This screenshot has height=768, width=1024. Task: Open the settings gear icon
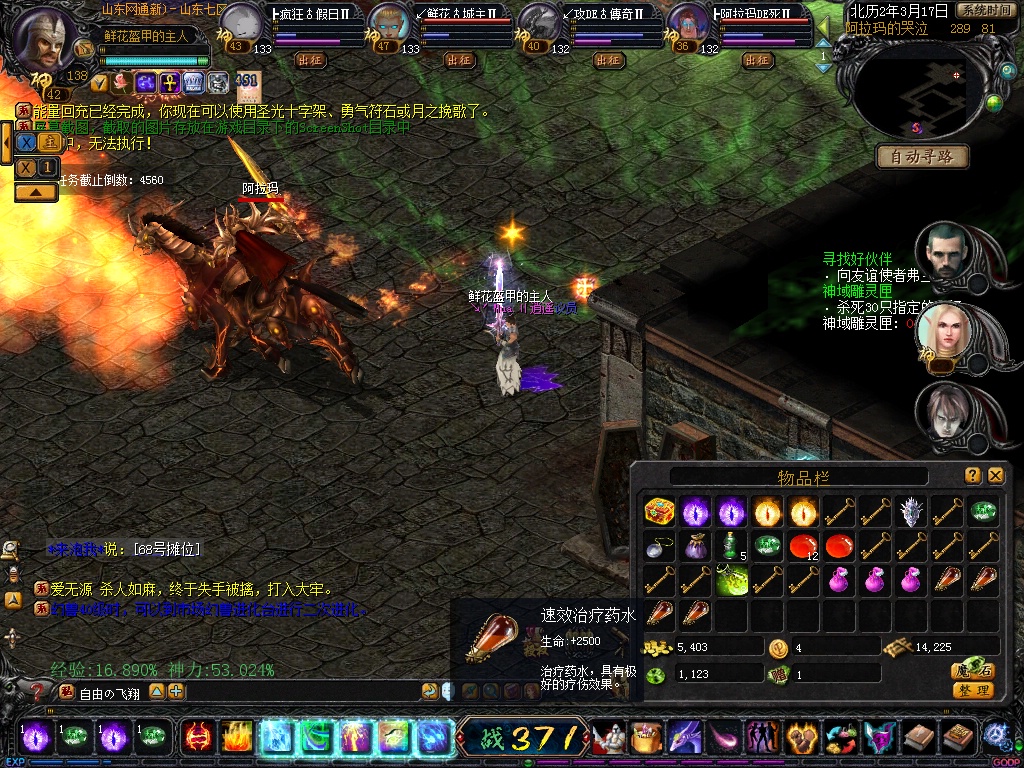pos(996,736)
